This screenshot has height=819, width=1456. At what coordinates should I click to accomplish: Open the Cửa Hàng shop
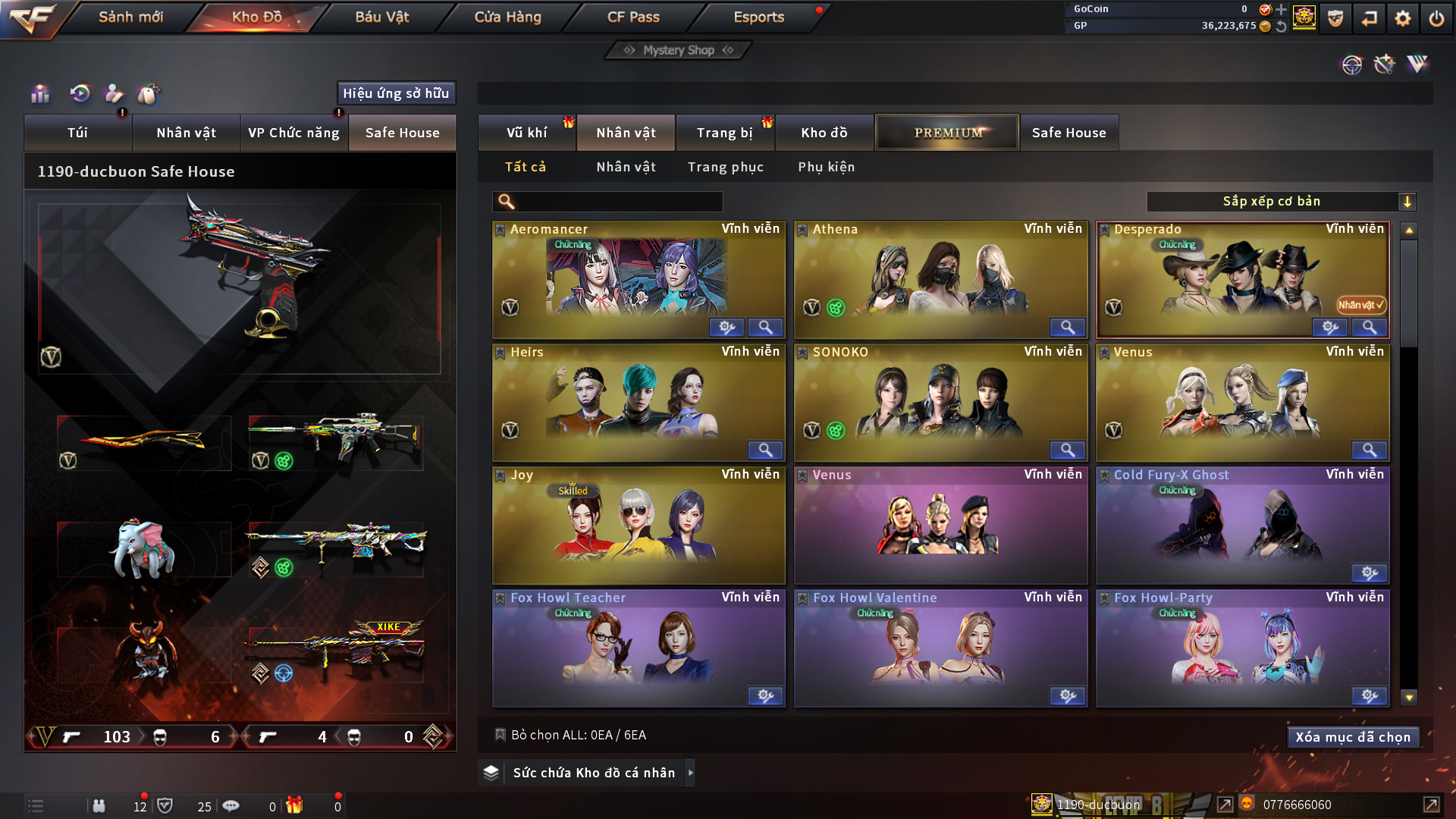click(x=507, y=17)
